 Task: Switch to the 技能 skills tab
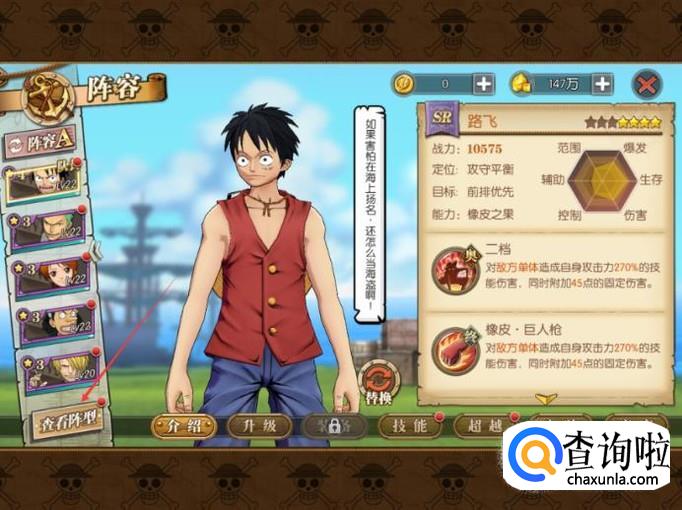click(408, 425)
